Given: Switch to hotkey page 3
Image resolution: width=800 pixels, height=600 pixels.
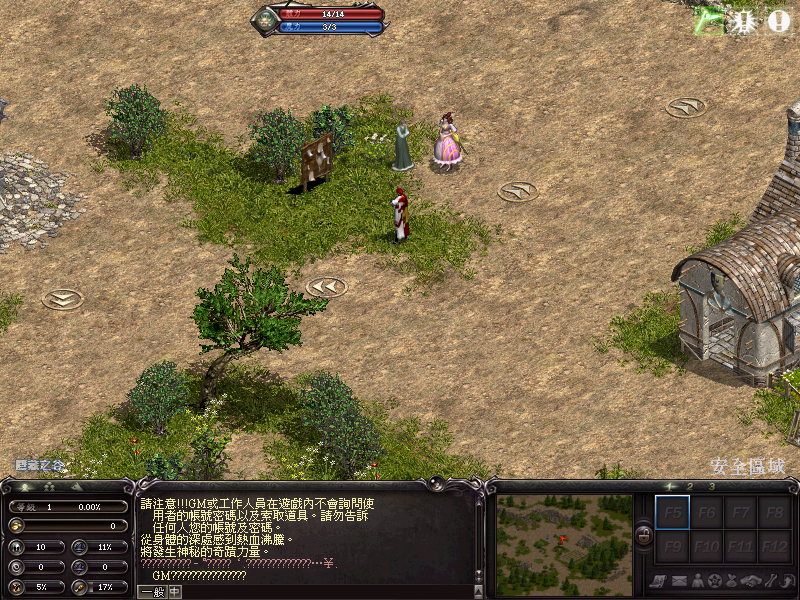Looking at the screenshot, I should coord(711,487).
